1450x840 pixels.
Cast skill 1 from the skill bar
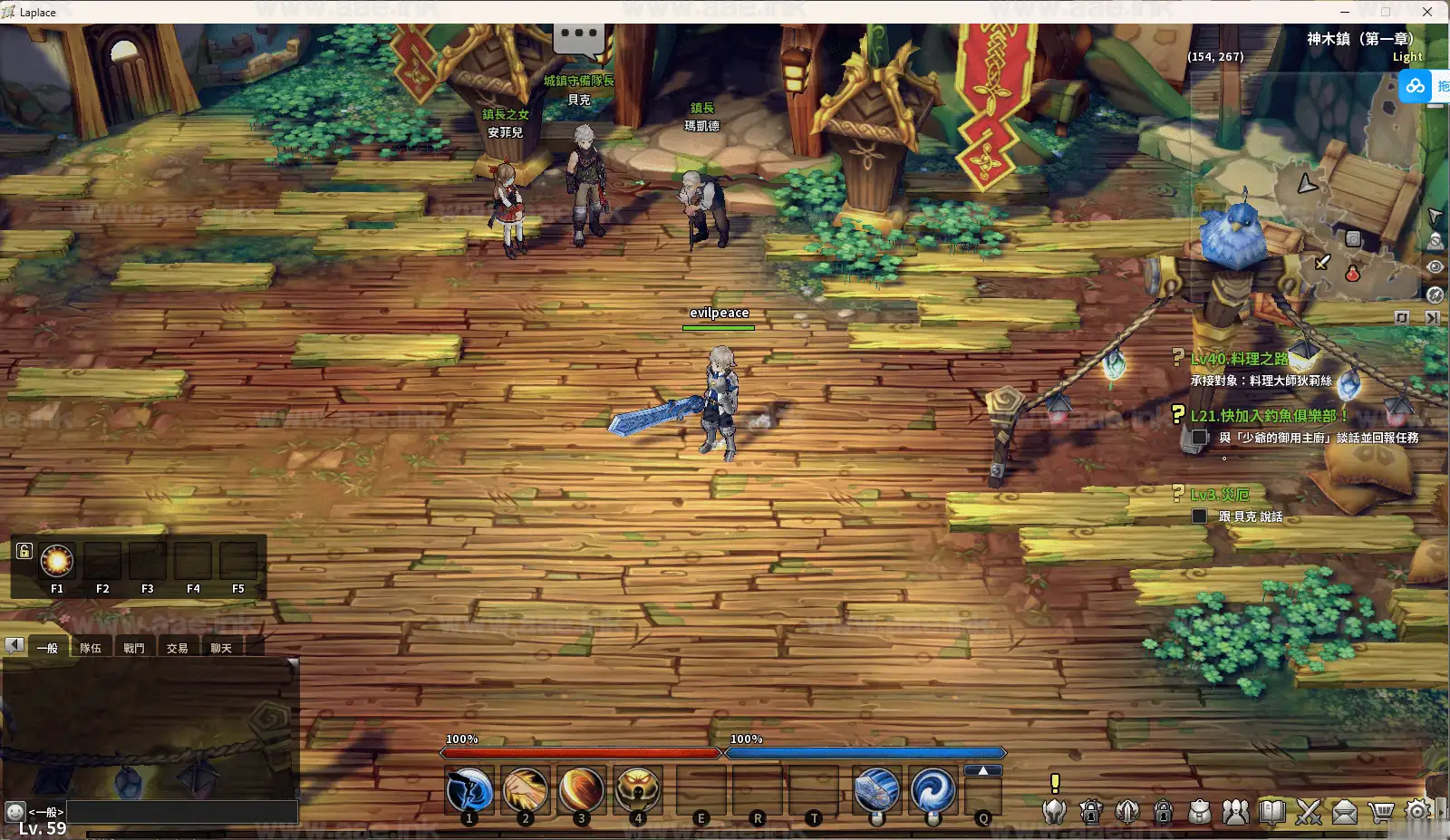[468, 790]
